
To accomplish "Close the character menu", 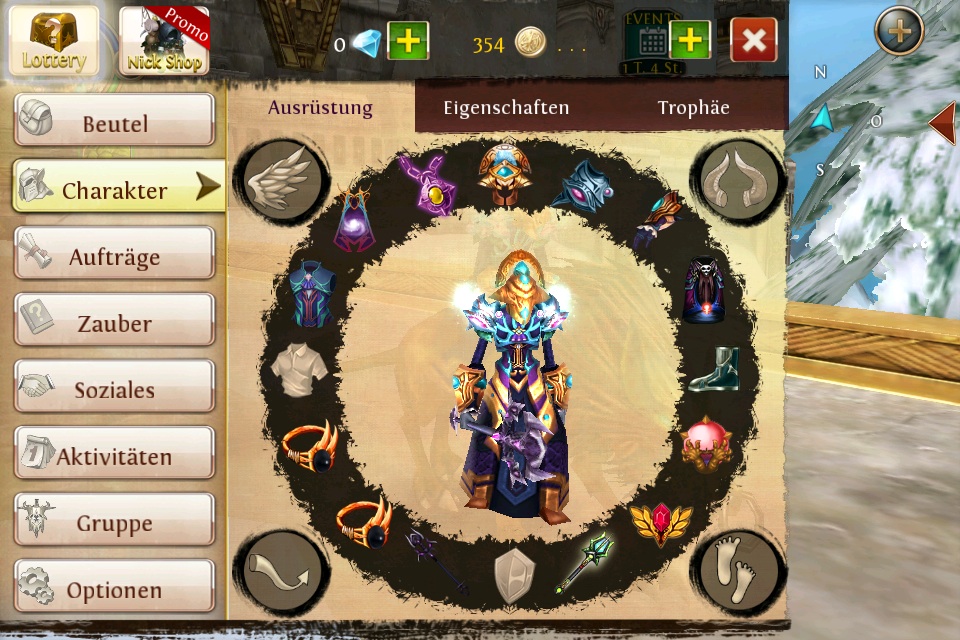I will 754,41.
